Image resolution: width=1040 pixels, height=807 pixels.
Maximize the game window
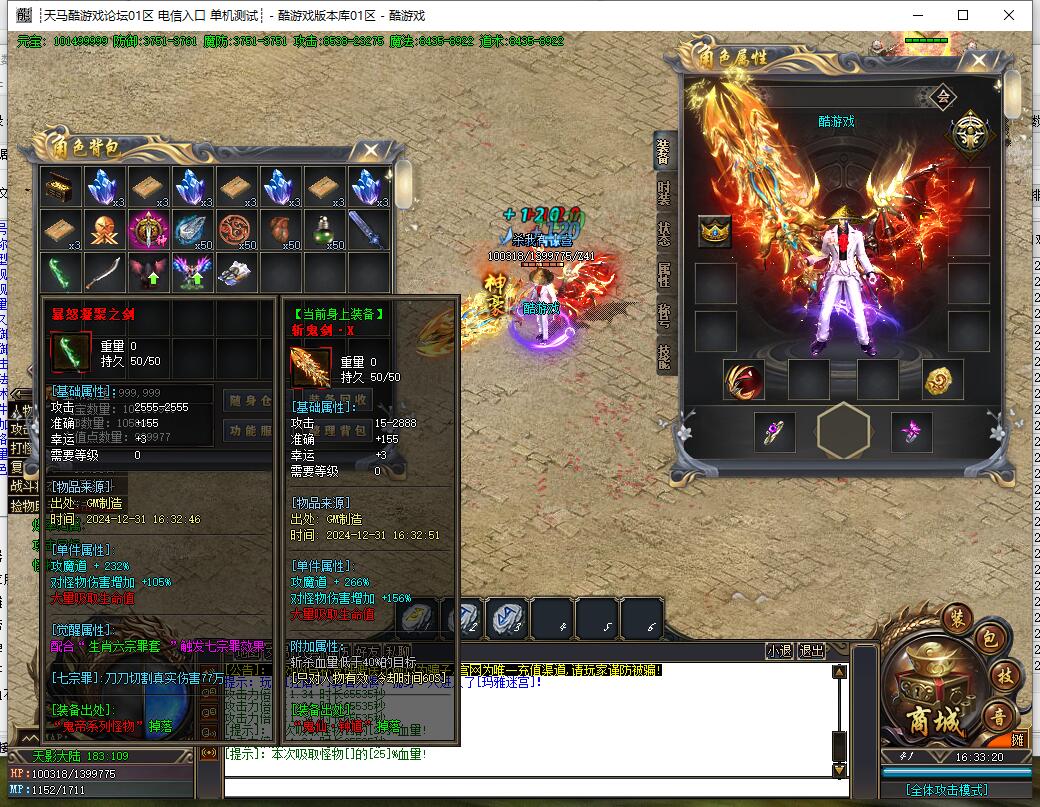tap(963, 15)
